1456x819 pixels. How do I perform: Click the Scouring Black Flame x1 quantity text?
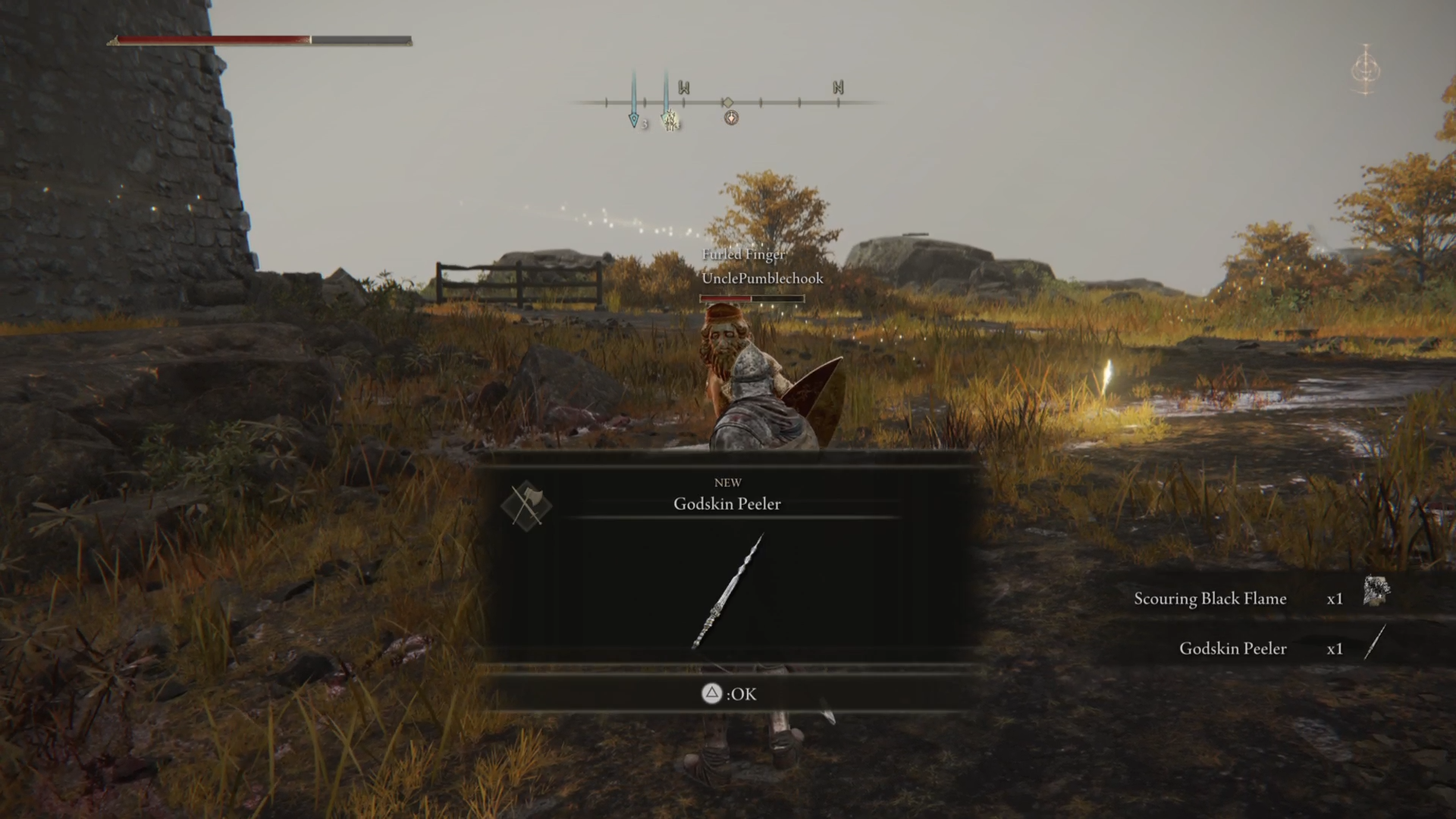1335,598
